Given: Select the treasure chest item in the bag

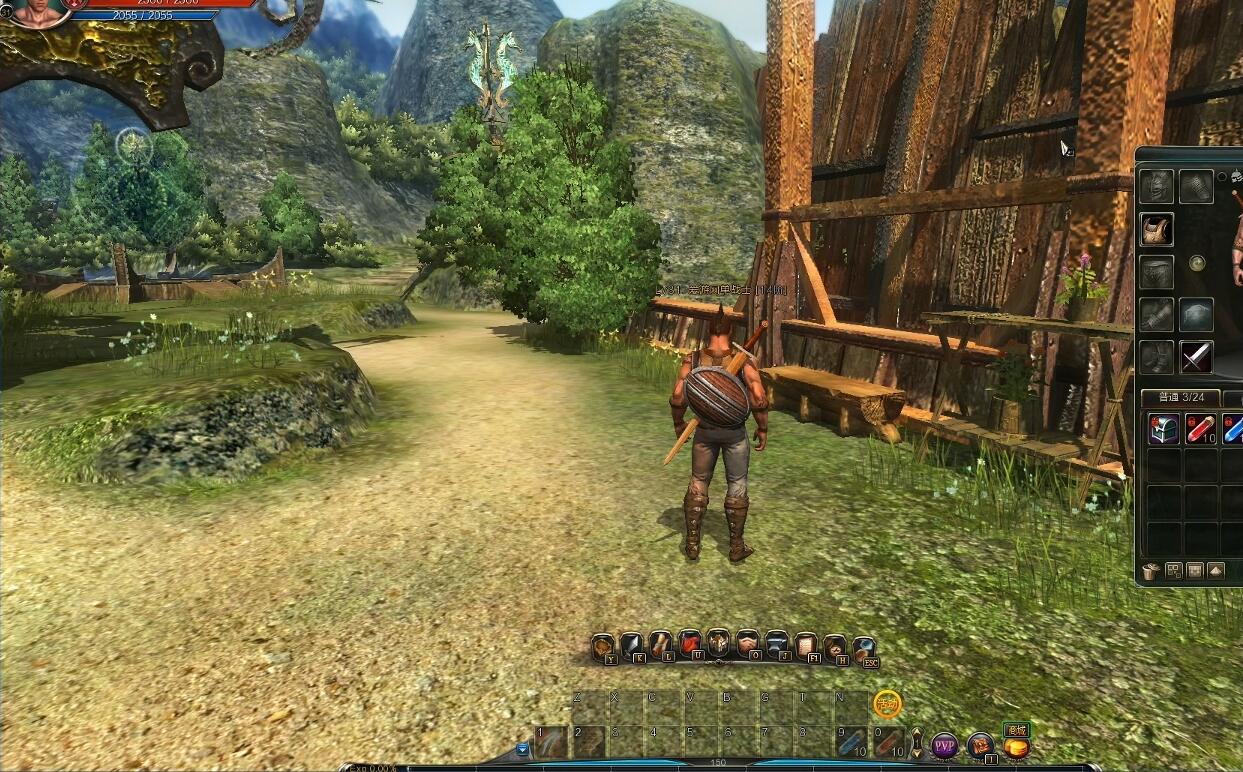Looking at the screenshot, I should [x=1162, y=429].
